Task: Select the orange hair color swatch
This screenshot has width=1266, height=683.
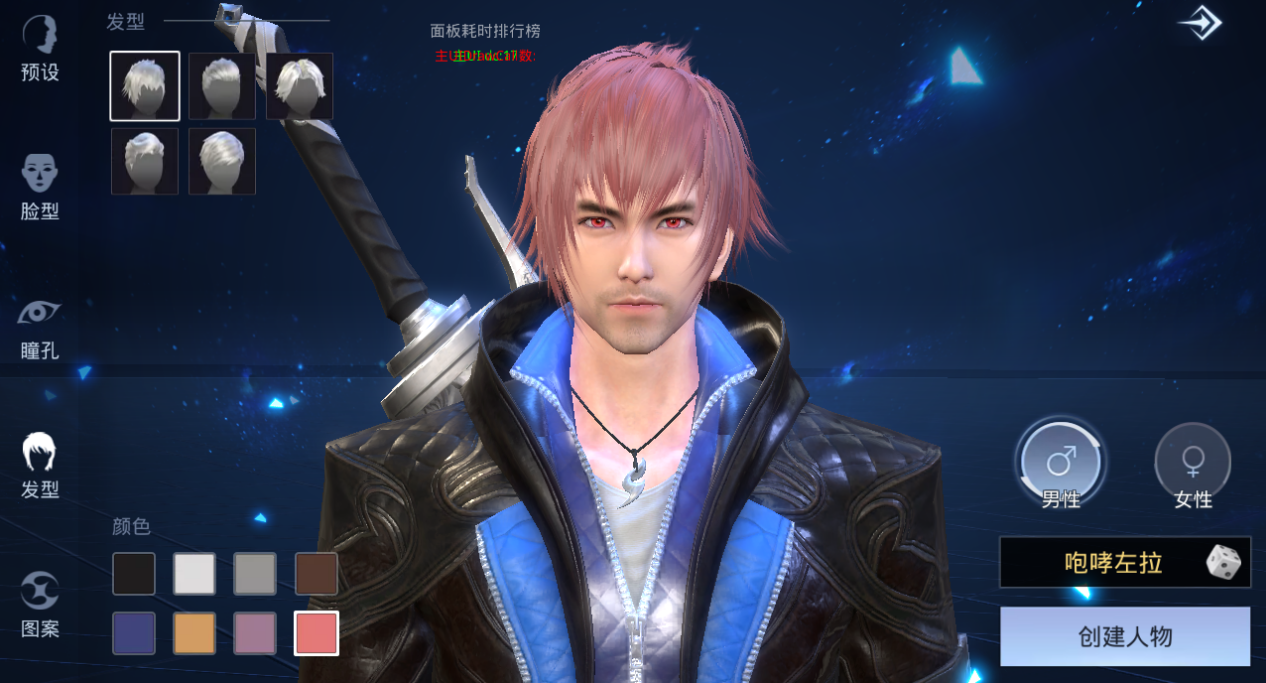Action: point(194,633)
